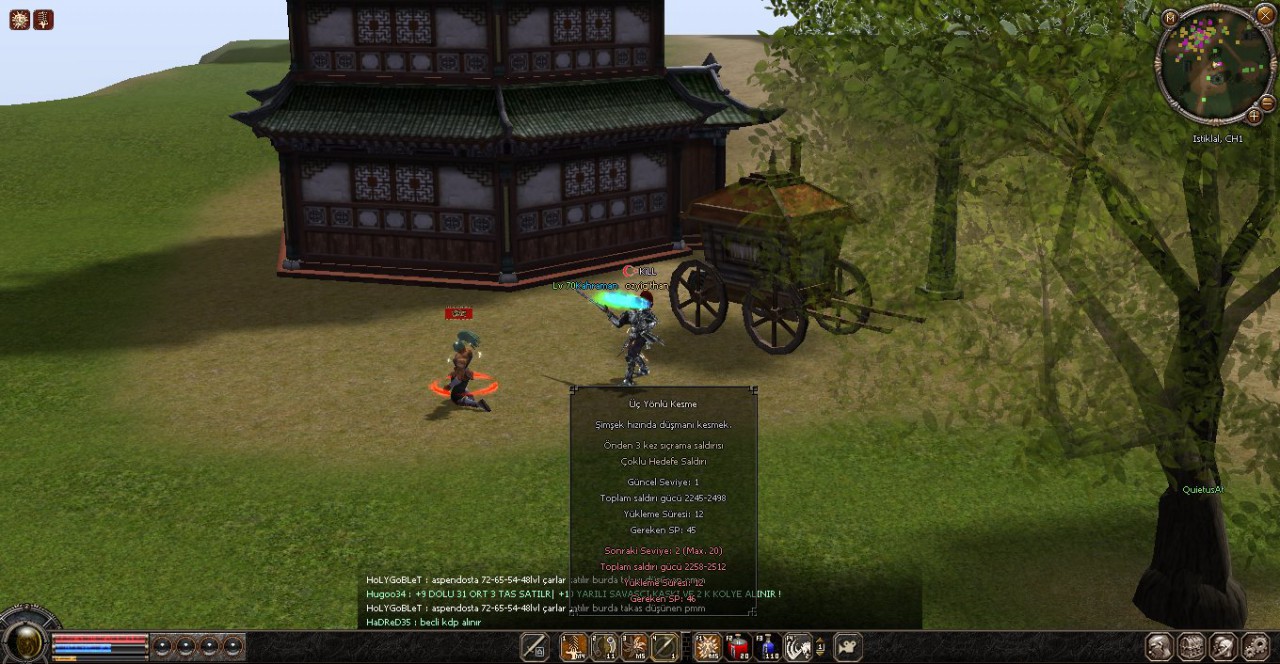The width and height of the screenshot is (1280, 664).
Task: Click the first buff icon in top-left
Action: pyautogui.click(x=19, y=19)
